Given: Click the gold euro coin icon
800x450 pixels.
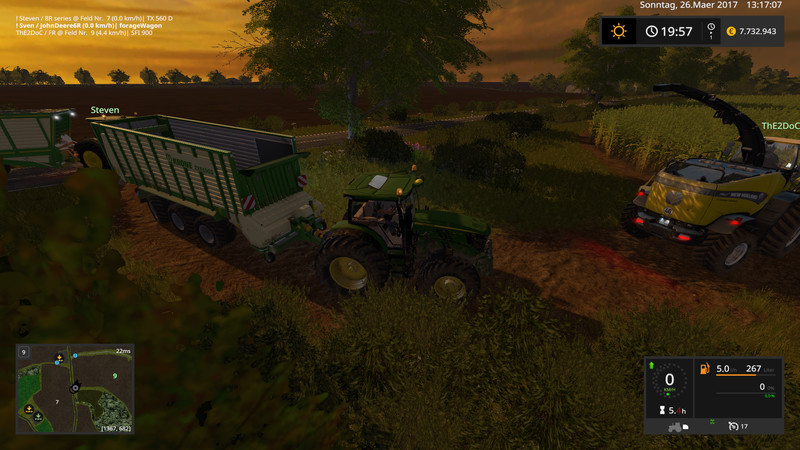Looking at the screenshot, I should tap(730, 31).
